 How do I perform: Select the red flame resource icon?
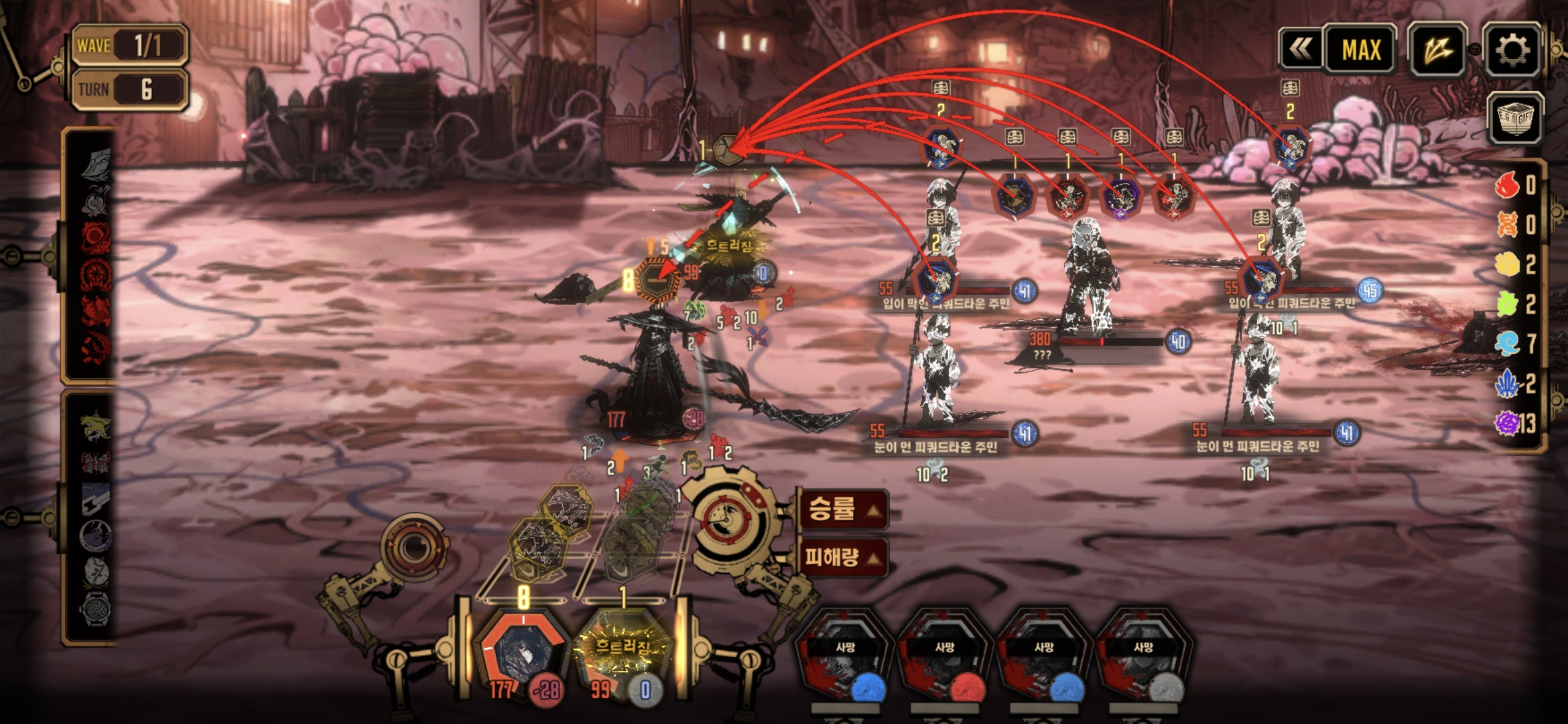[1508, 184]
